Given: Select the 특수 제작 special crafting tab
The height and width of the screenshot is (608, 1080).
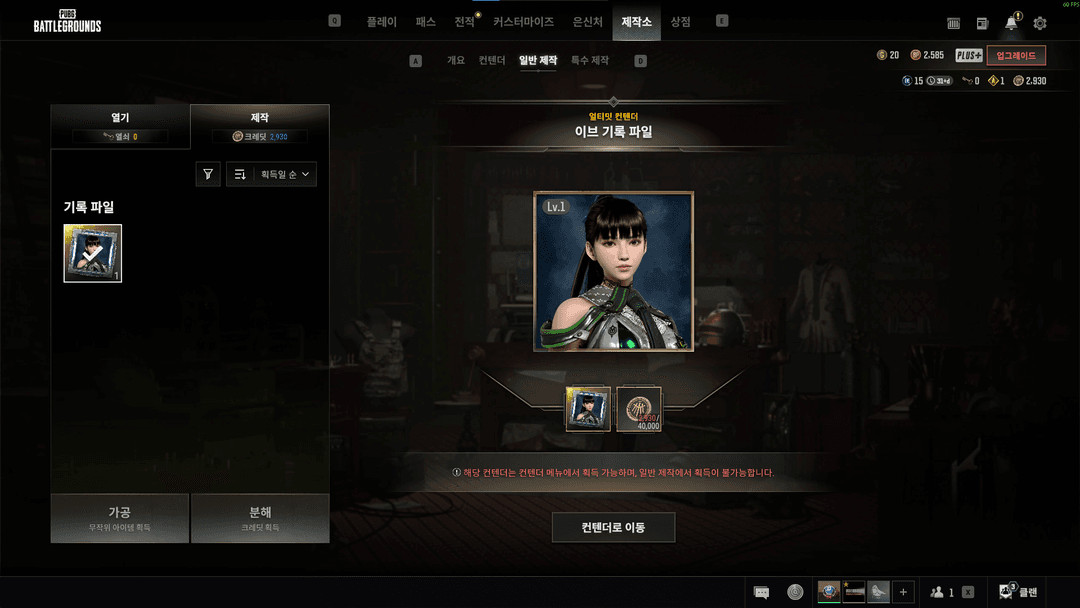Looking at the screenshot, I should point(590,61).
